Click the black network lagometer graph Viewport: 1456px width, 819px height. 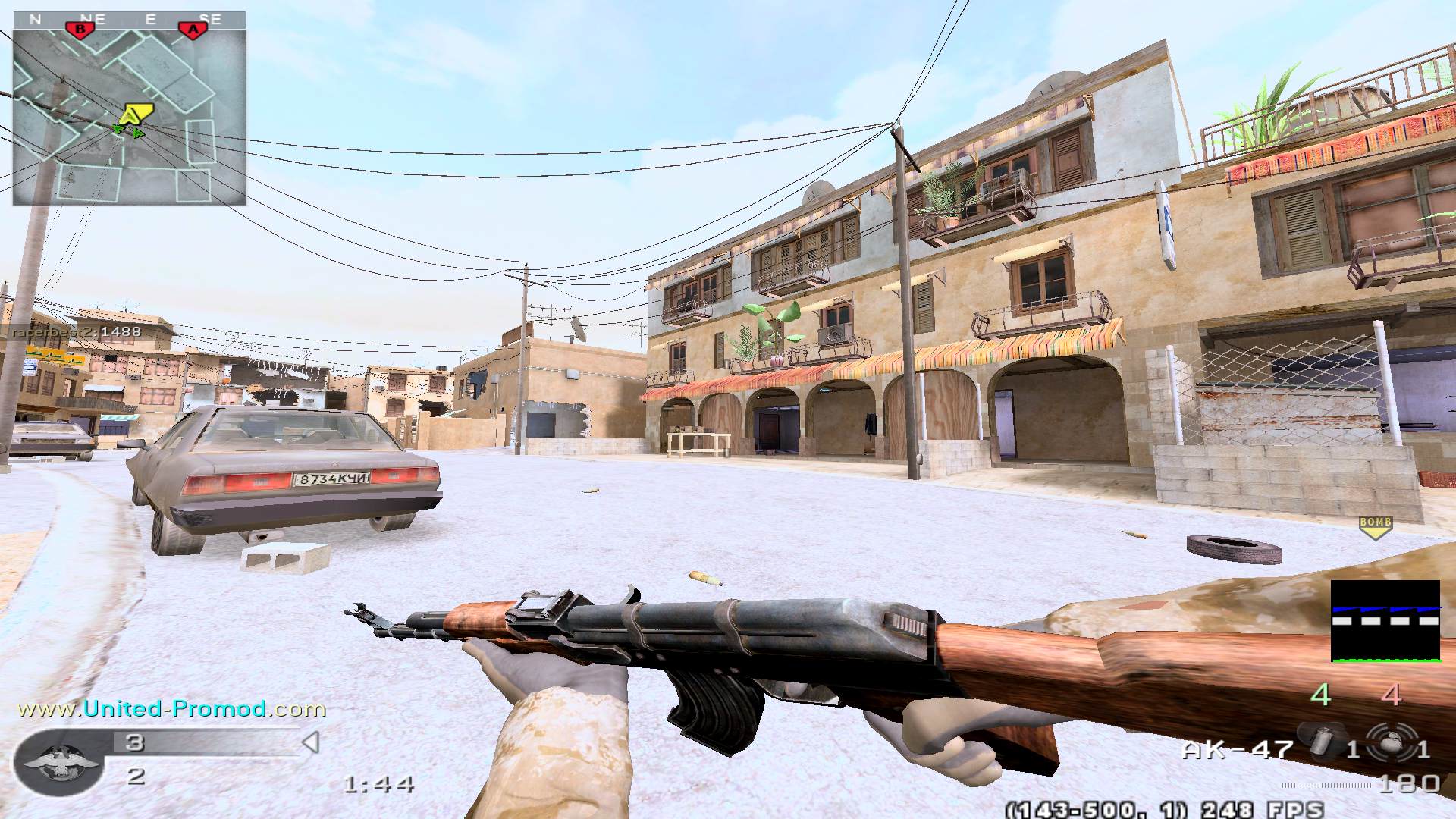coord(1385,620)
